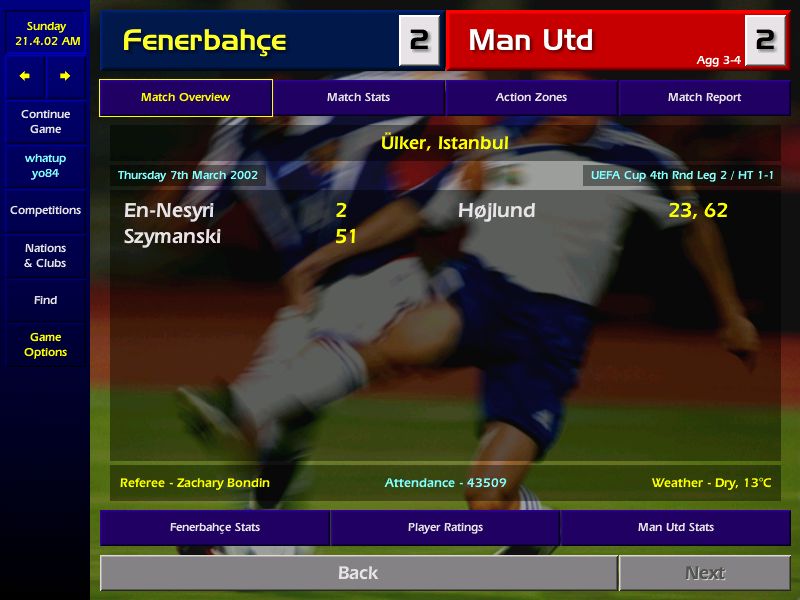Switch to the Match Overview tab
800x600 pixels.
[x=185, y=98]
